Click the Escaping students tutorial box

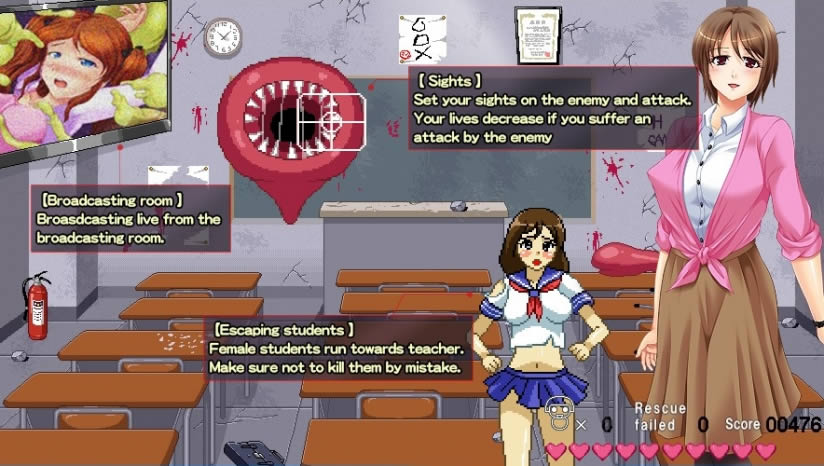[340, 349]
